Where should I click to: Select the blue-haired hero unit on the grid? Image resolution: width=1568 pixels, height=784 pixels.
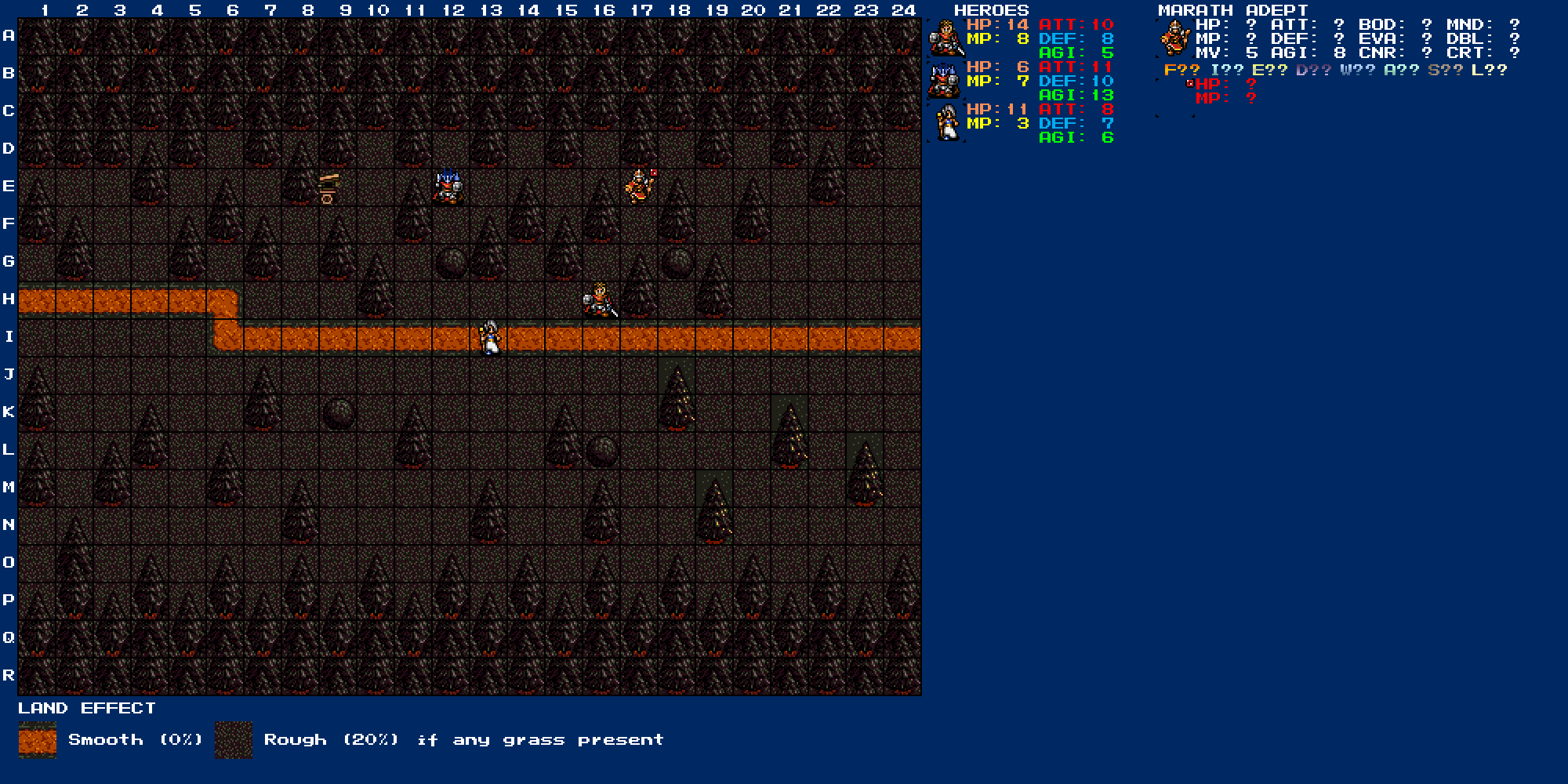pyautogui.click(x=448, y=187)
